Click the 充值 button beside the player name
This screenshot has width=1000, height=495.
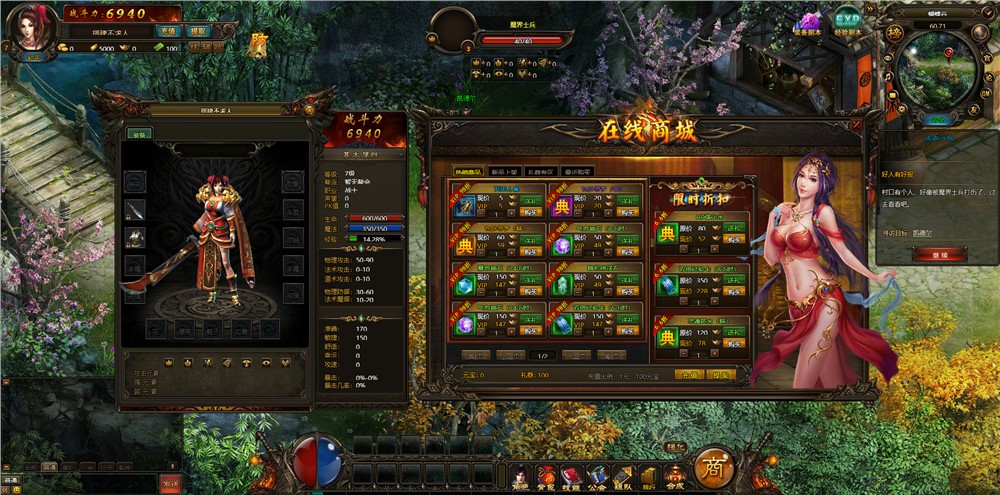169,31
